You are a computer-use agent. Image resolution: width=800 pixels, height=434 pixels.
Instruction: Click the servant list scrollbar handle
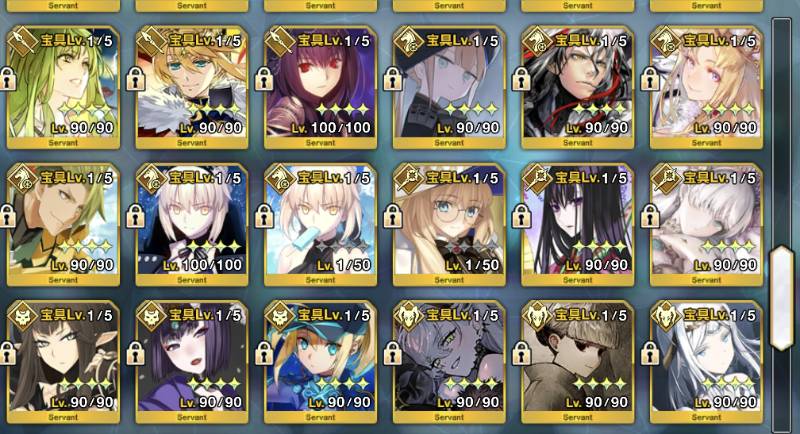[783, 283]
